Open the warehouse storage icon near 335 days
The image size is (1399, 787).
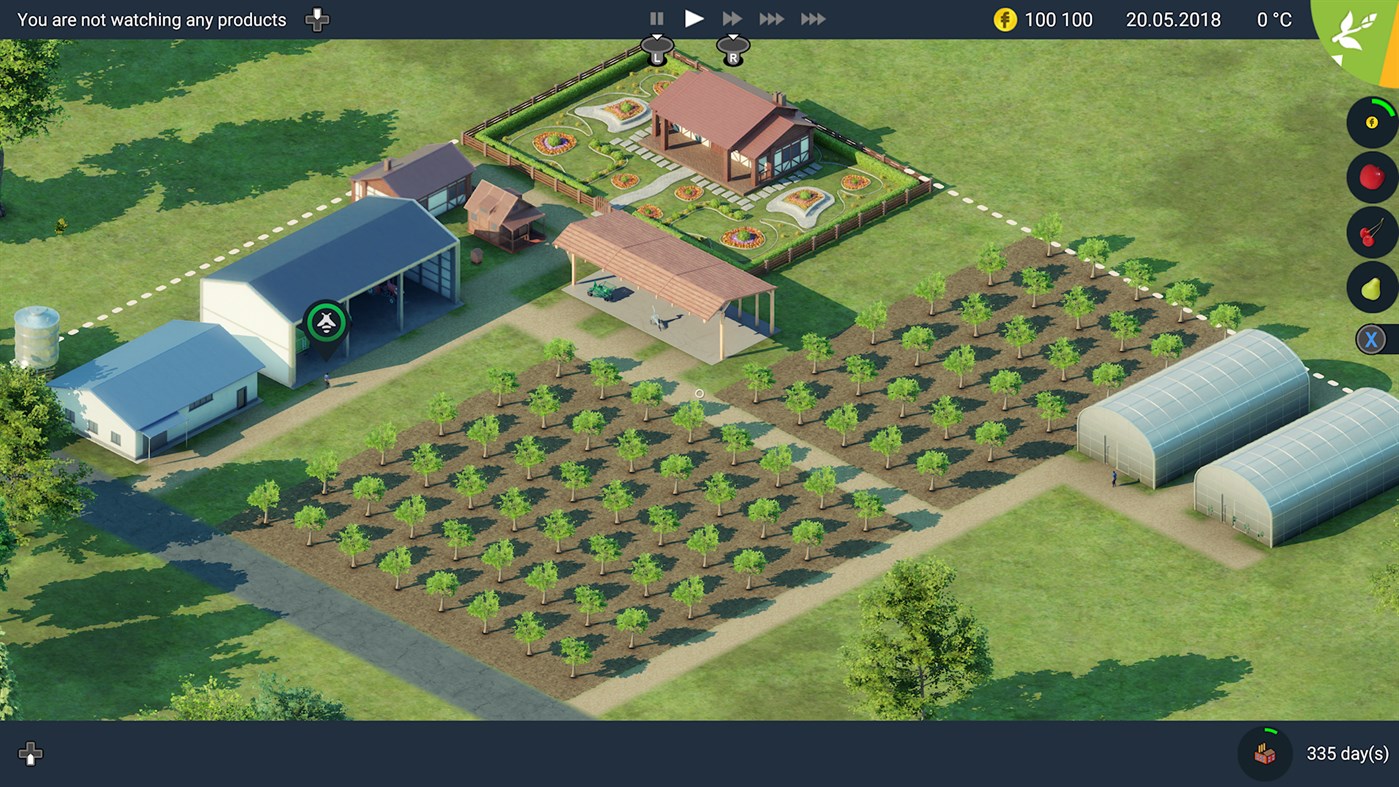click(1264, 753)
